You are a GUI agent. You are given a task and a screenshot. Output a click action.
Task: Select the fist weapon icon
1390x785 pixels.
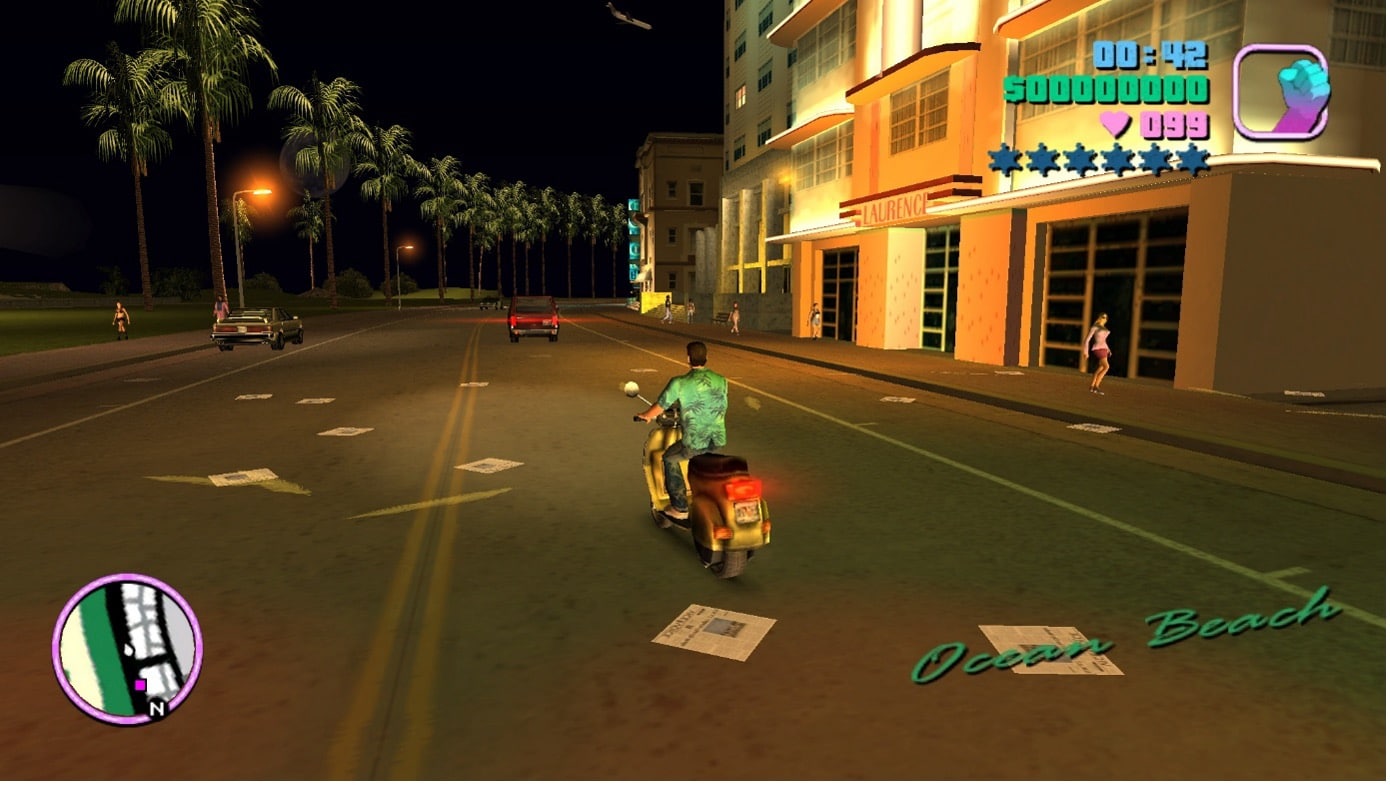point(1281,92)
